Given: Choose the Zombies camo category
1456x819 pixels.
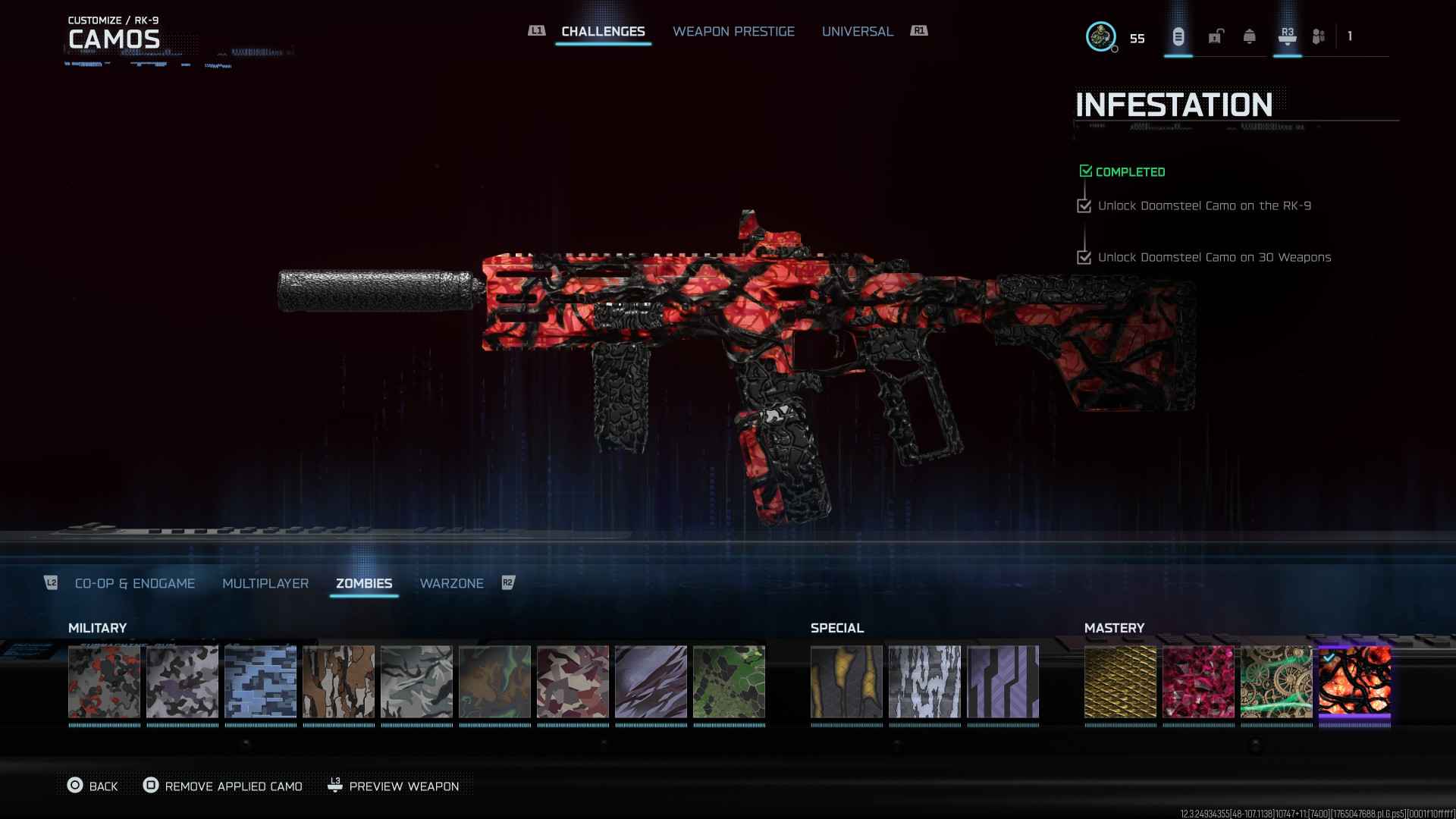Looking at the screenshot, I should 364,583.
